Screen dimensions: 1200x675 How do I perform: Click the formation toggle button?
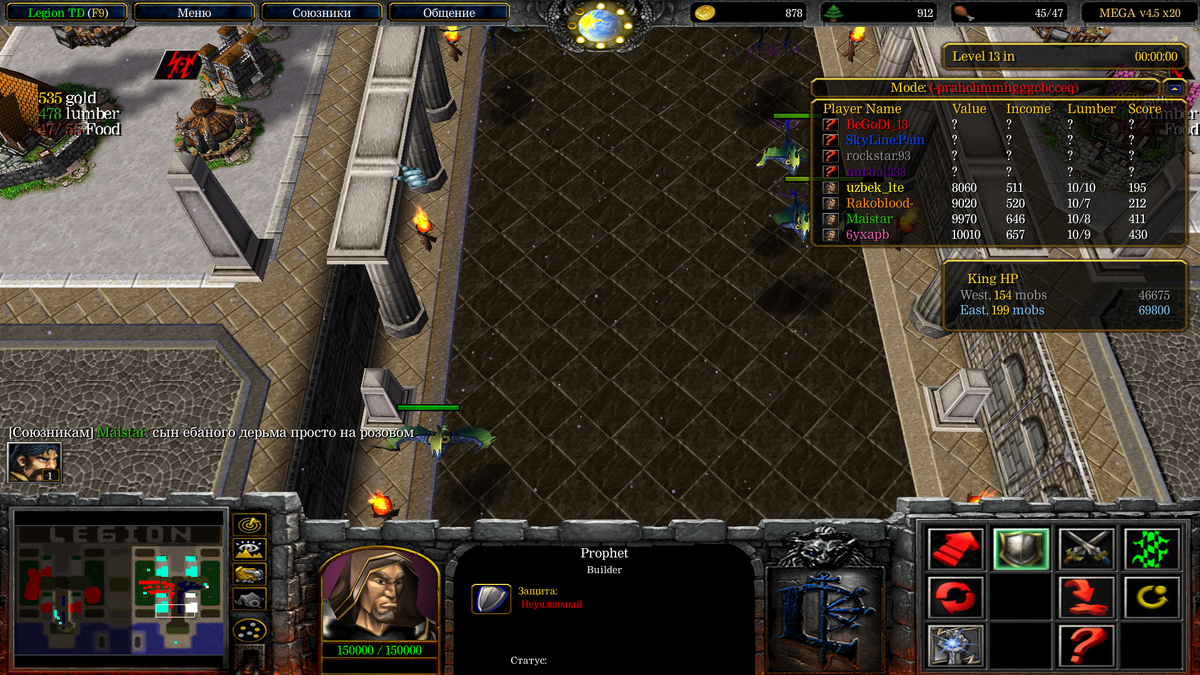[249, 631]
